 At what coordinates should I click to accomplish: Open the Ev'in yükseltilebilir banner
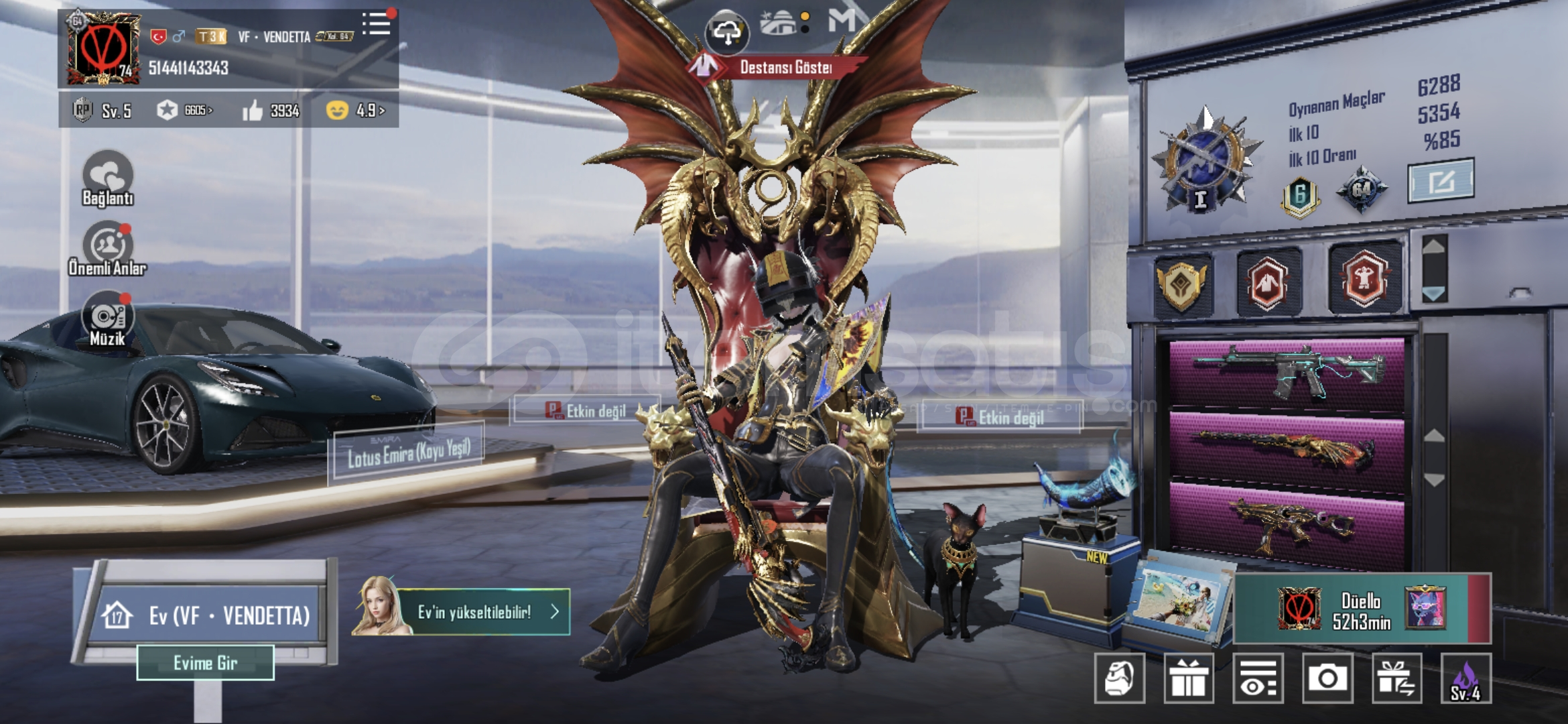473,611
